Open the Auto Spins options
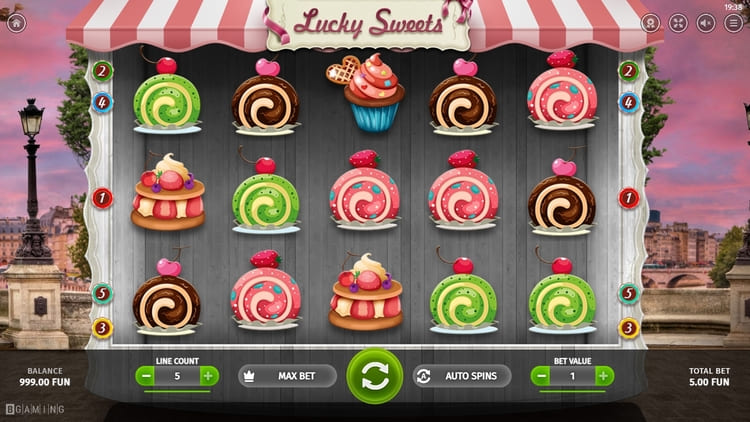This screenshot has width=750, height=422. tap(461, 376)
